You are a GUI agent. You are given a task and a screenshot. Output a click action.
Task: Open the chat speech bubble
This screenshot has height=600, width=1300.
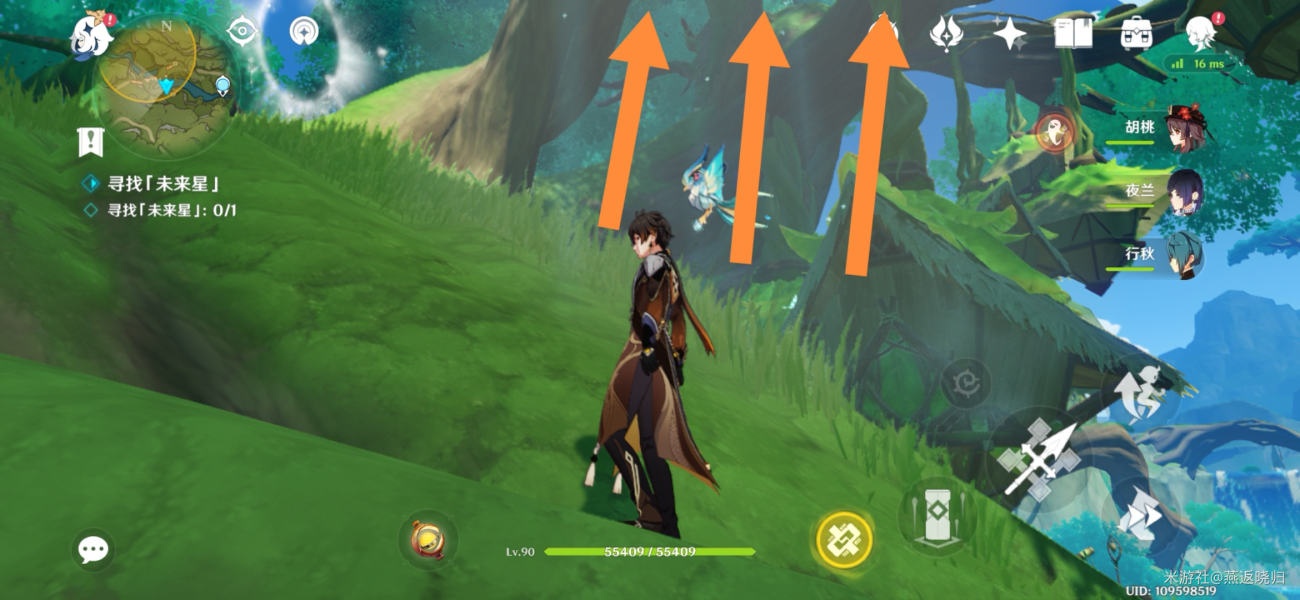93,549
